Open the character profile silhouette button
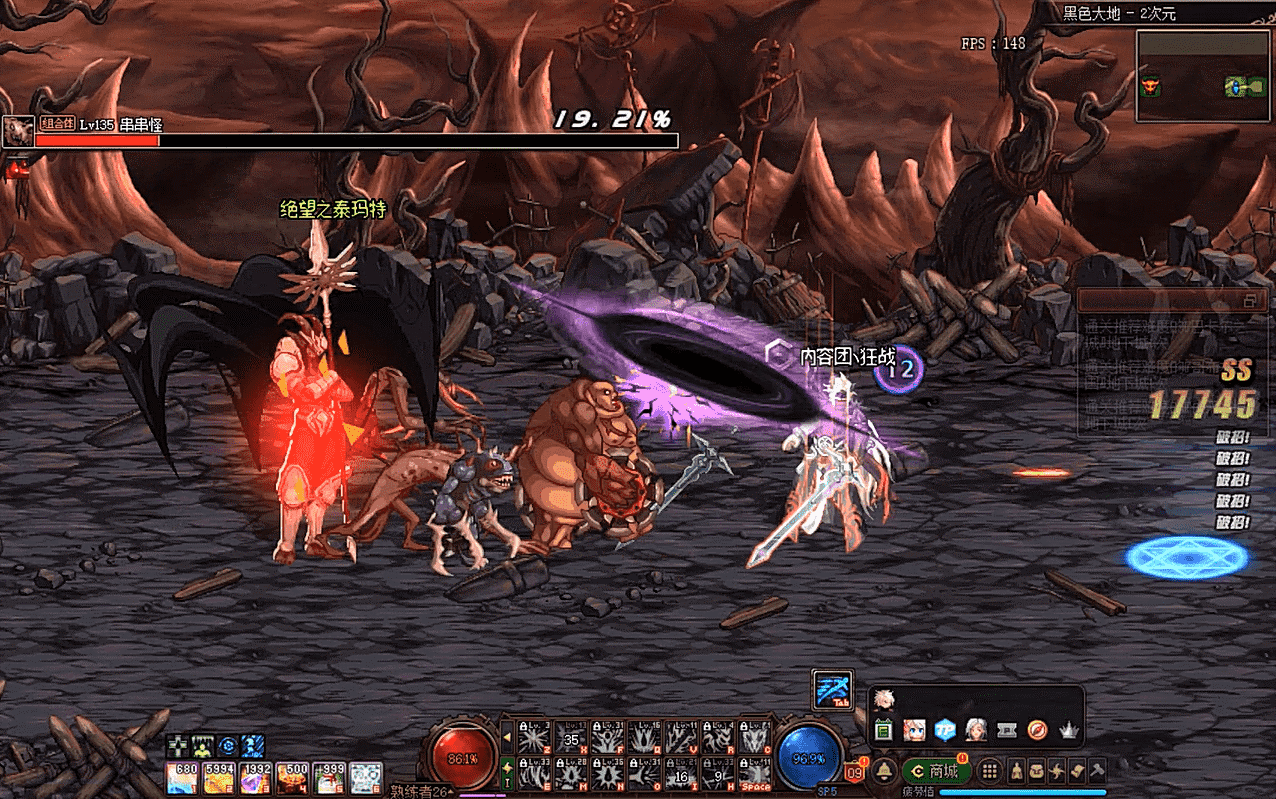 coord(1016,771)
